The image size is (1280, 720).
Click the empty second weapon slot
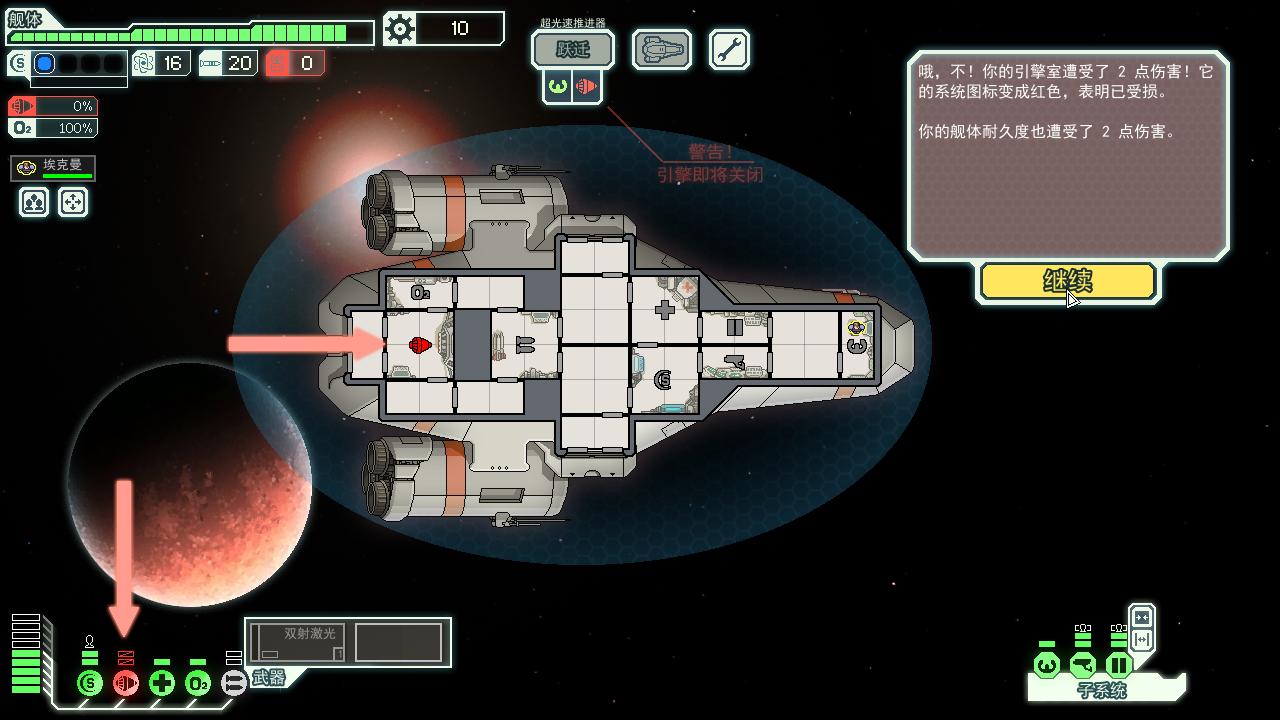click(400, 640)
